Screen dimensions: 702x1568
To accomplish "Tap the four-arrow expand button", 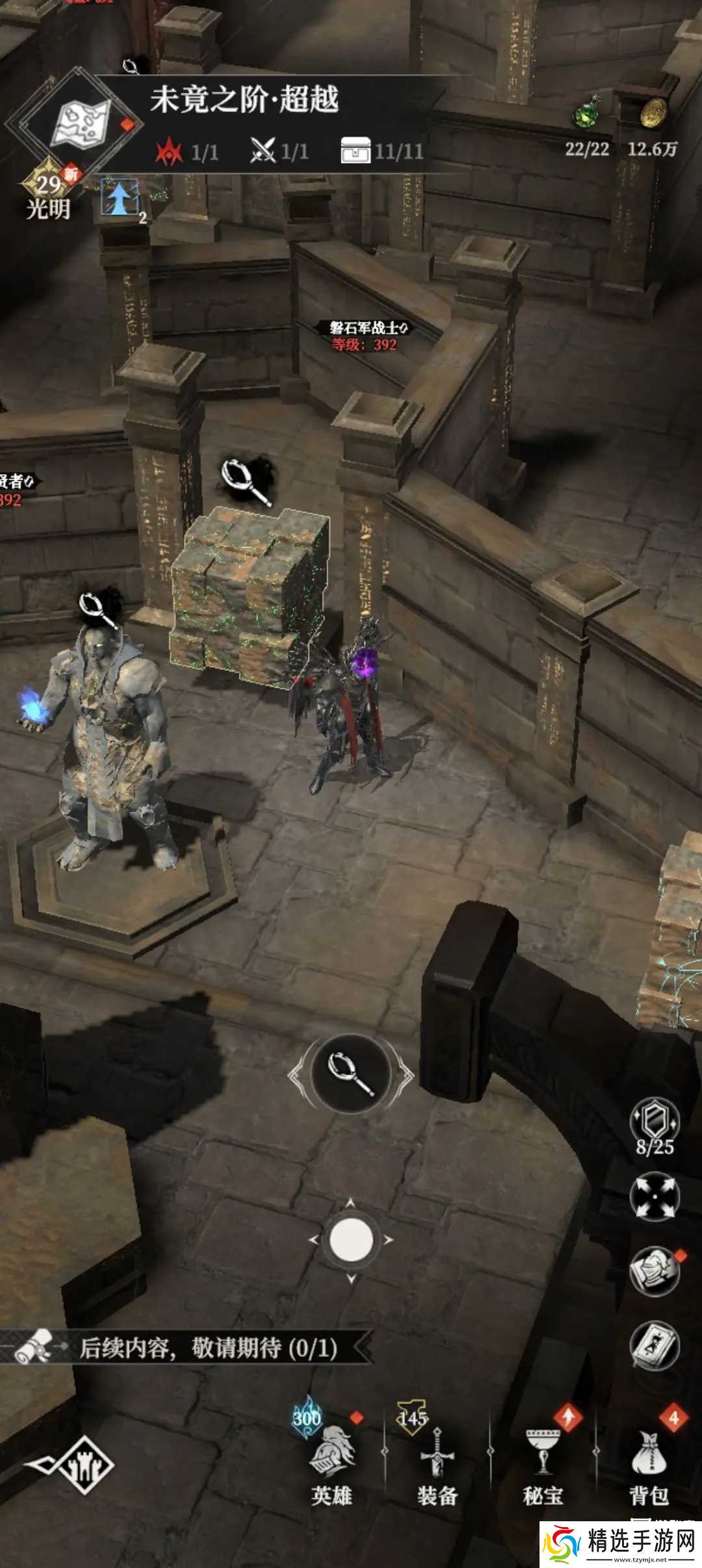I will pos(655,1196).
